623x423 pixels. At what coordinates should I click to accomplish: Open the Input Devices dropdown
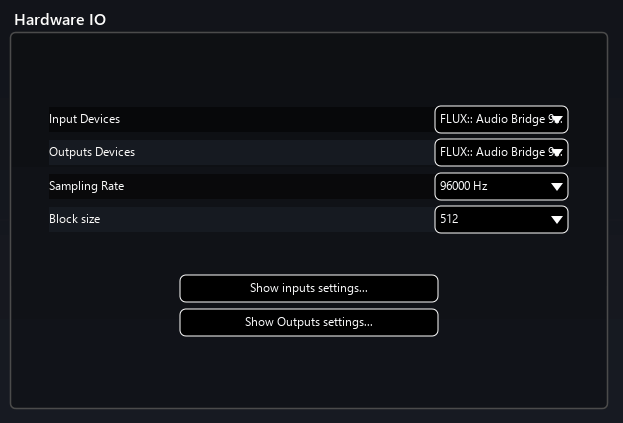pos(501,119)
